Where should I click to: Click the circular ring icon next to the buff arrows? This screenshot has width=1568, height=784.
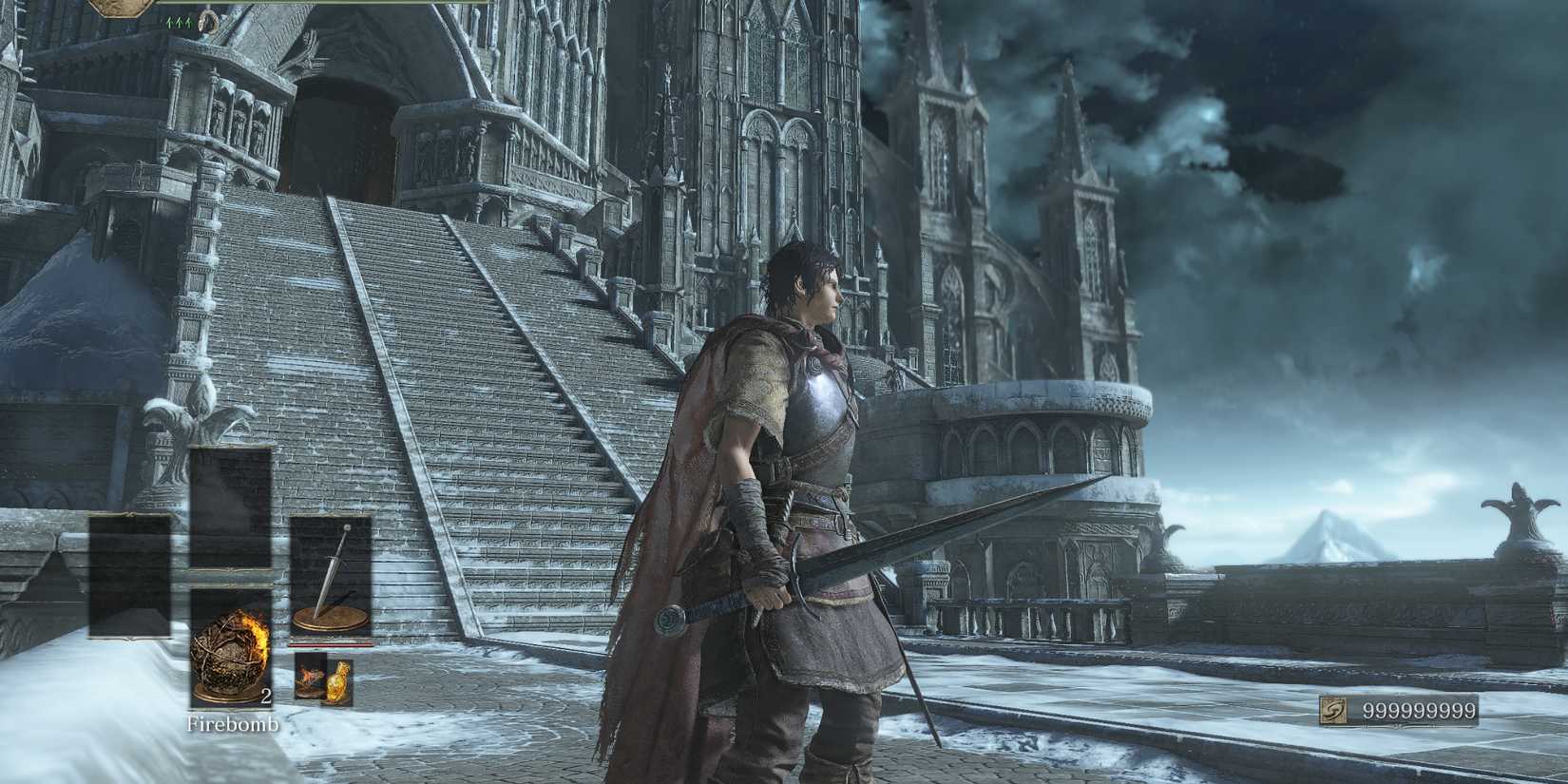tap(209, 21)
